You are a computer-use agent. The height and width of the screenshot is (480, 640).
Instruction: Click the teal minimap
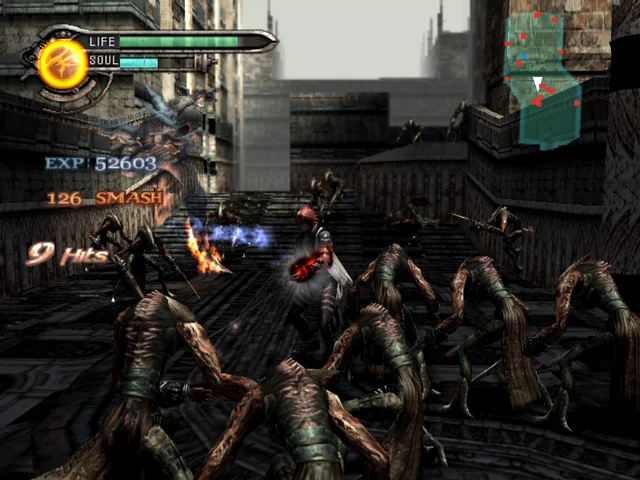(x=542, y=80)
